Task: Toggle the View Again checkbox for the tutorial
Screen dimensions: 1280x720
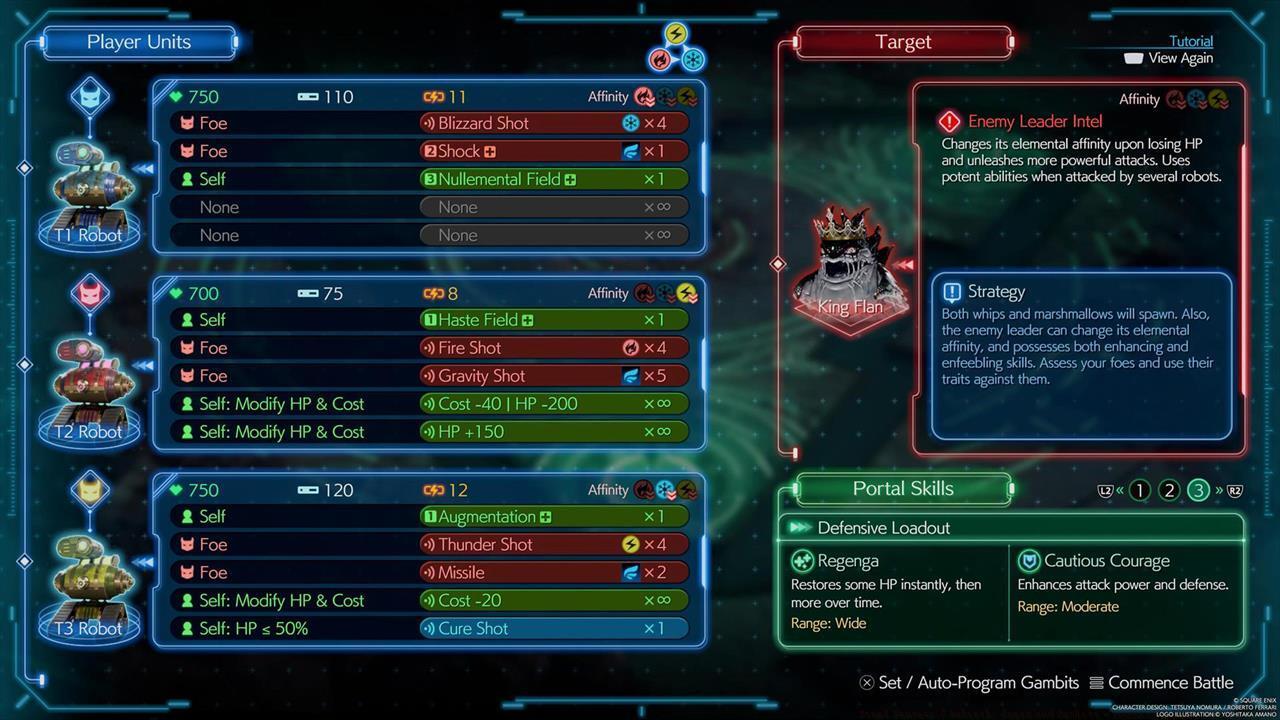Action: pyautogui.click(x=1135, y=58)
